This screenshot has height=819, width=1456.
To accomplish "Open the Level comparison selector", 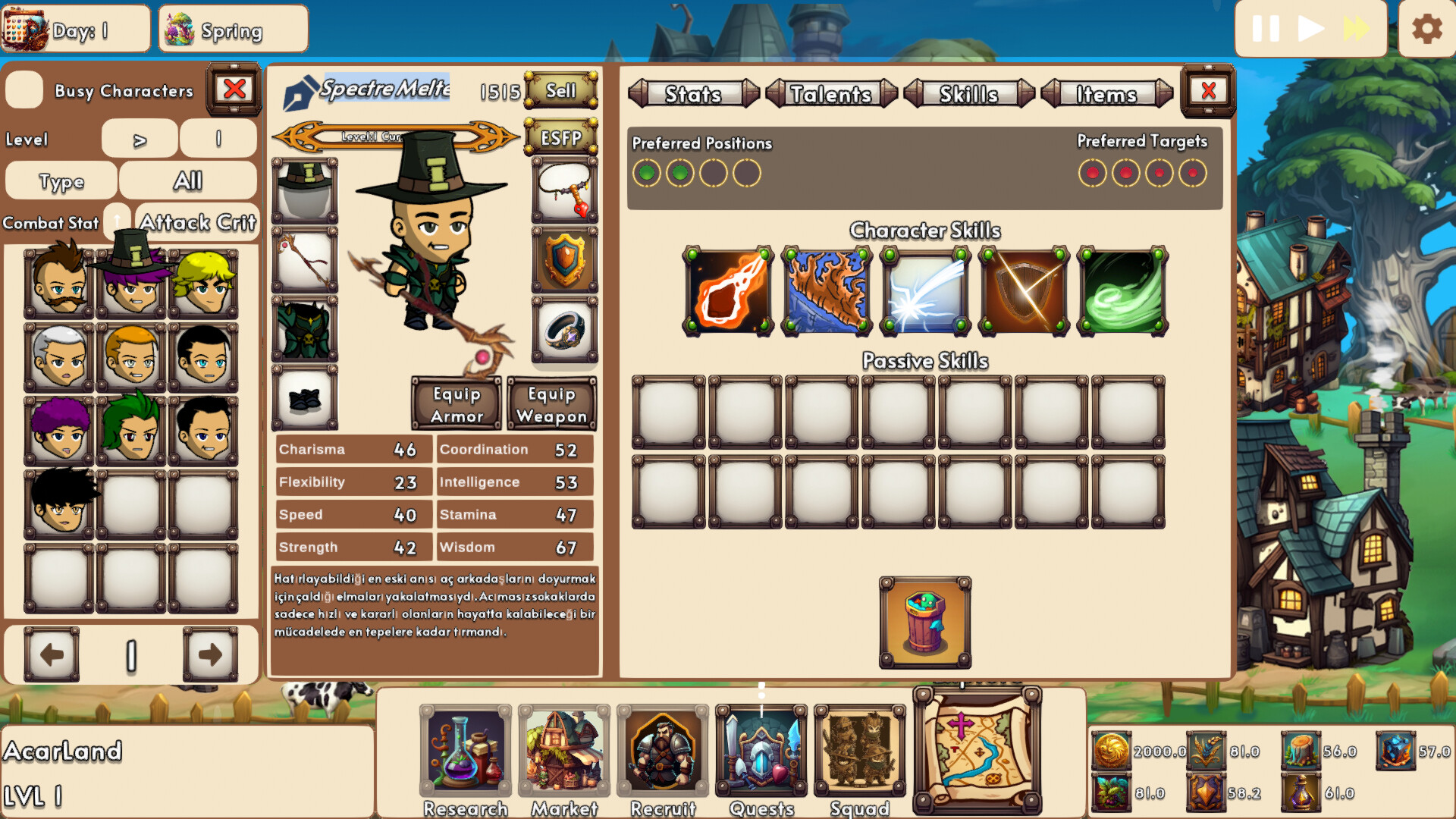I will pyautogui.click(x=139, y=139).
